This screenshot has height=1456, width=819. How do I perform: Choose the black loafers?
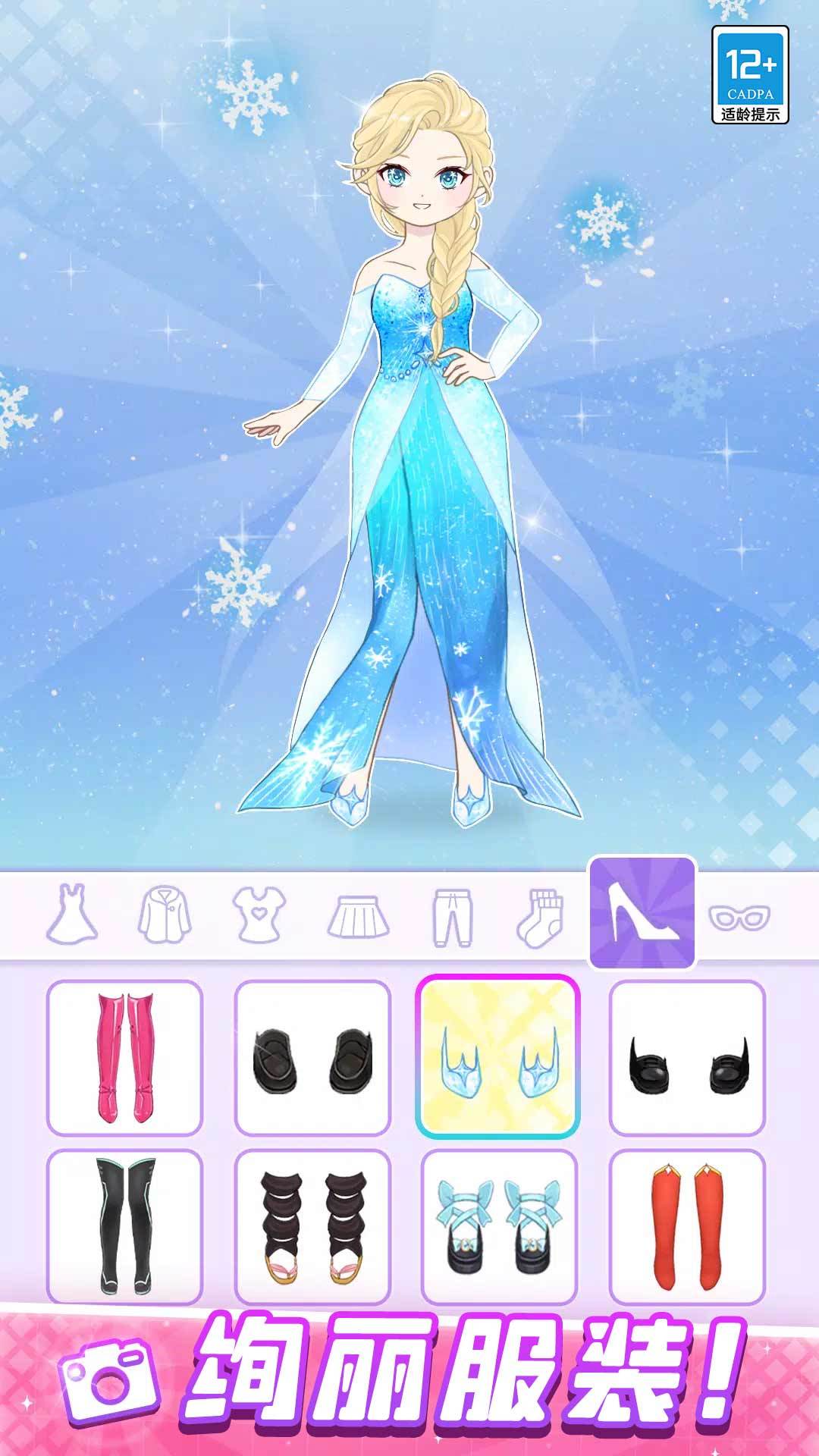tap(312, 1058)
